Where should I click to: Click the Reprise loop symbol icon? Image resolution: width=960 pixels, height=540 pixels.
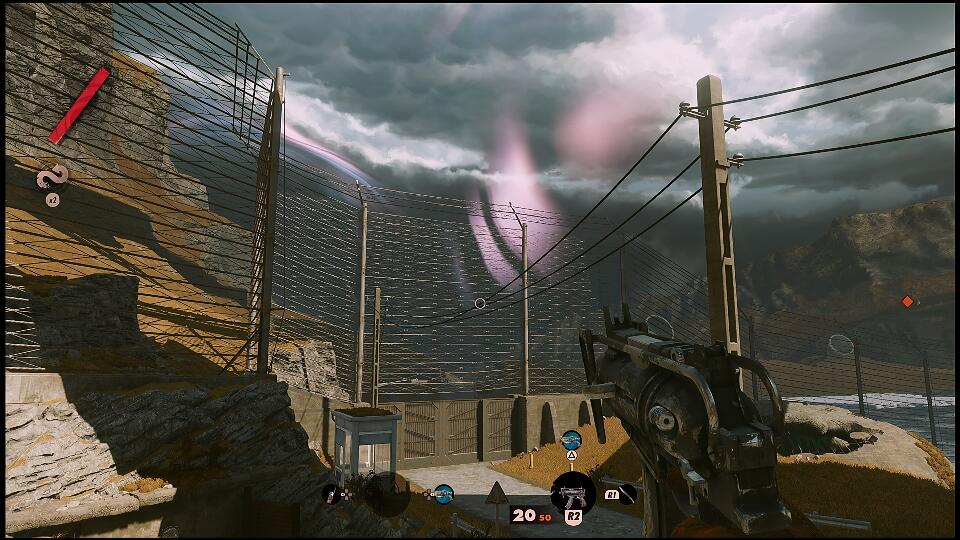[x=52, y=177]
